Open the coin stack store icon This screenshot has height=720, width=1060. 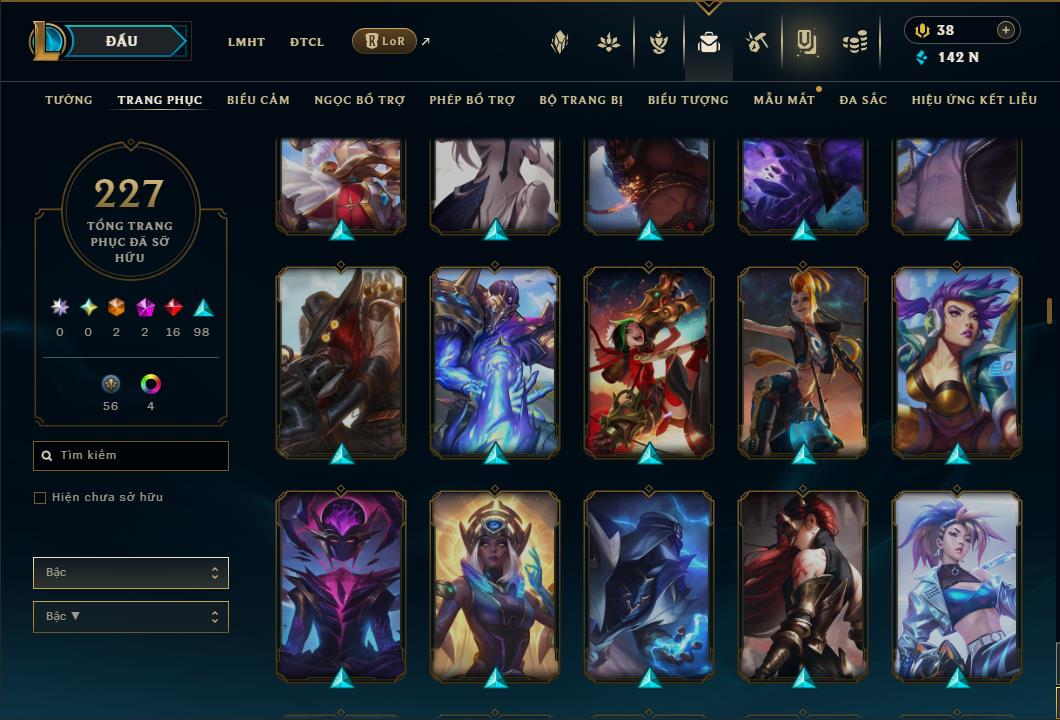point(854,42)
